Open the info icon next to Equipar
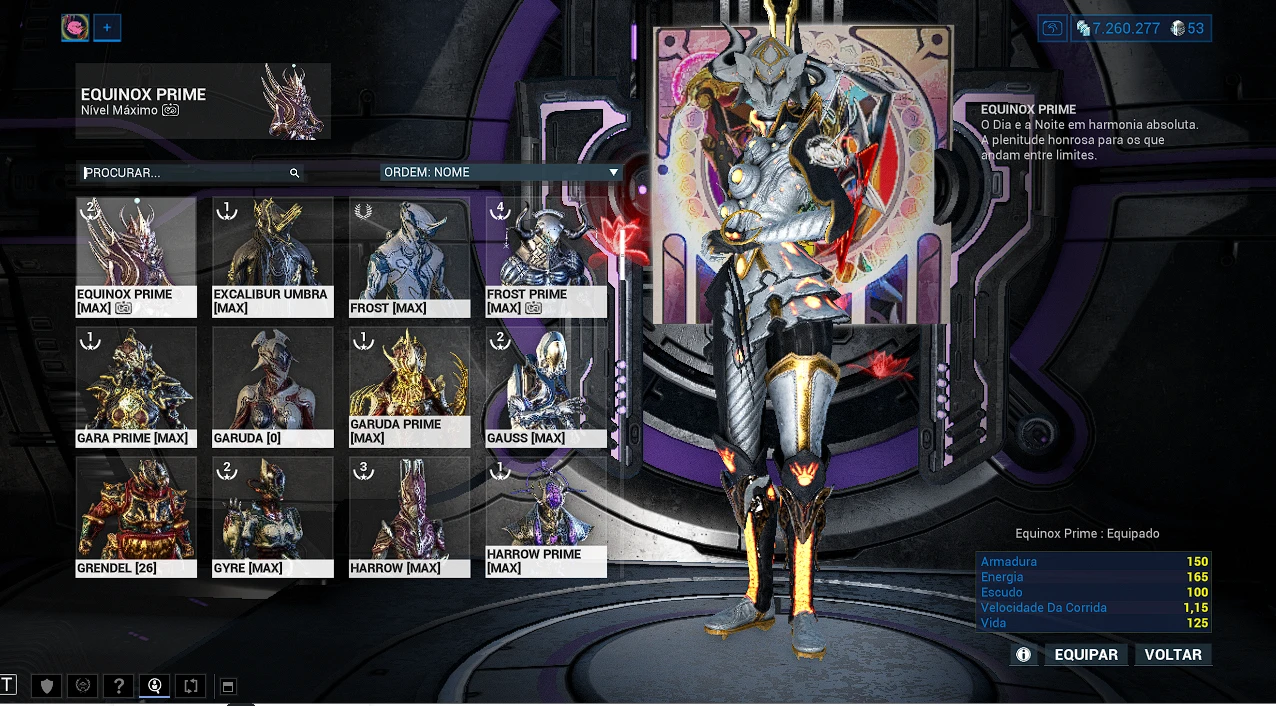 click(1023, 655)
